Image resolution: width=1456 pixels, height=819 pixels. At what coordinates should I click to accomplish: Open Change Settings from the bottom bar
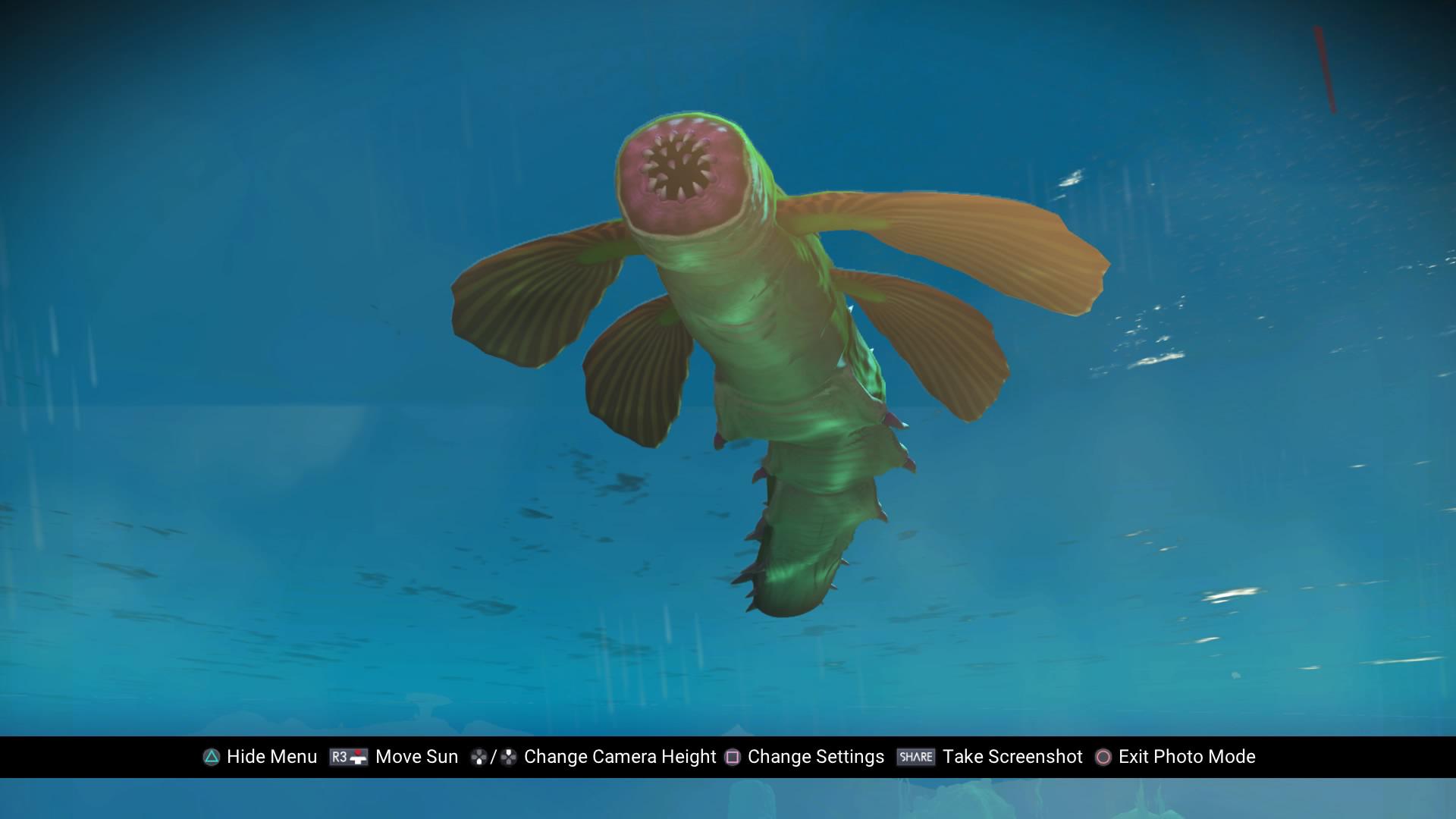[x=814, y=757]
